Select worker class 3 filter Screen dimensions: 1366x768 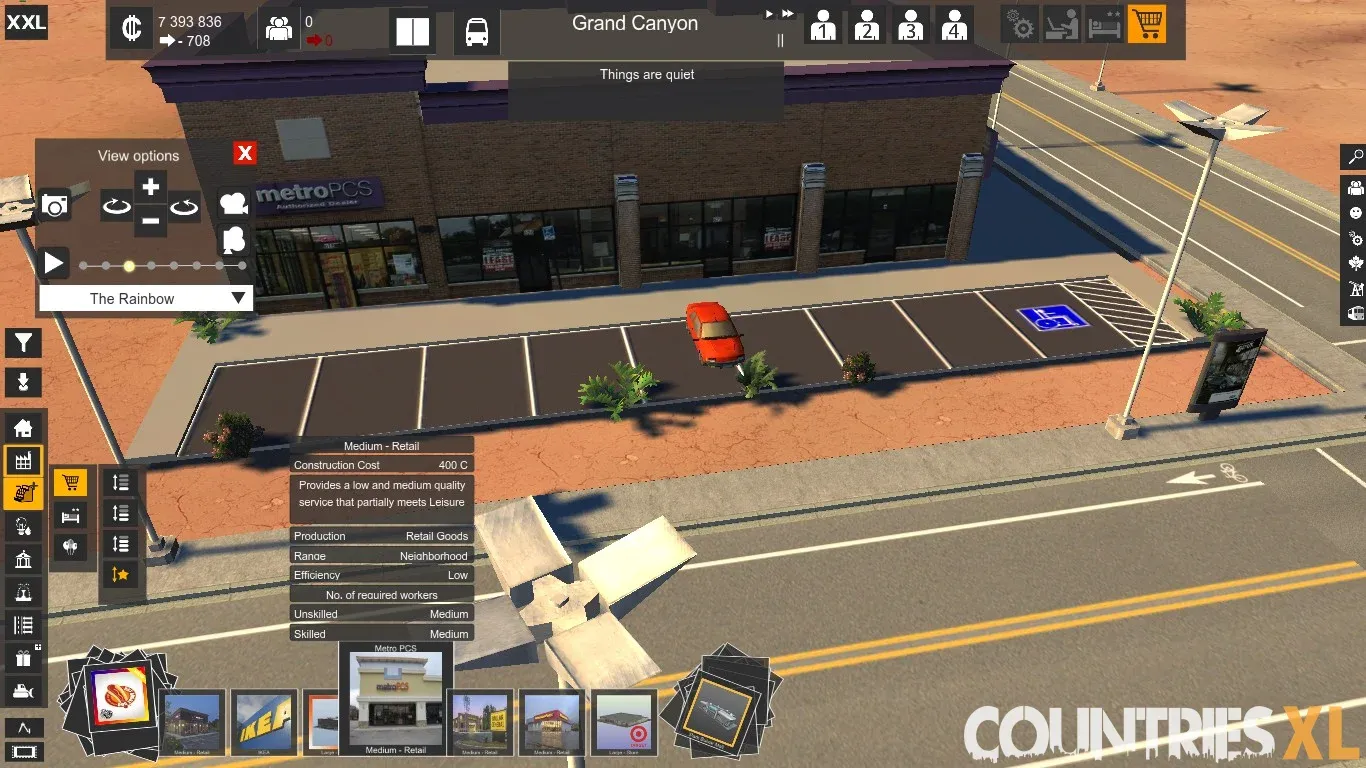[910, 25]
